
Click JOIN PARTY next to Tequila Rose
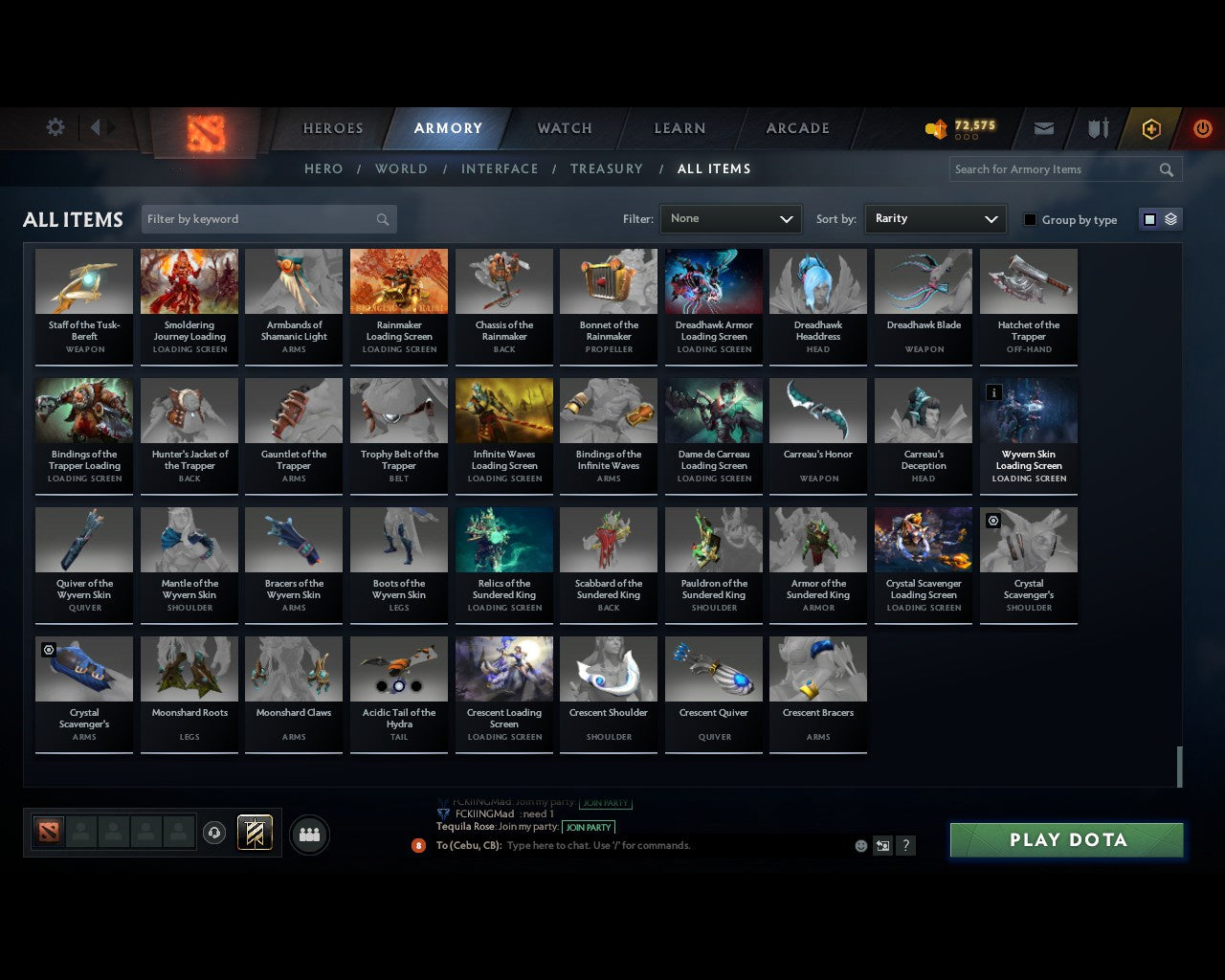(590, 827)
